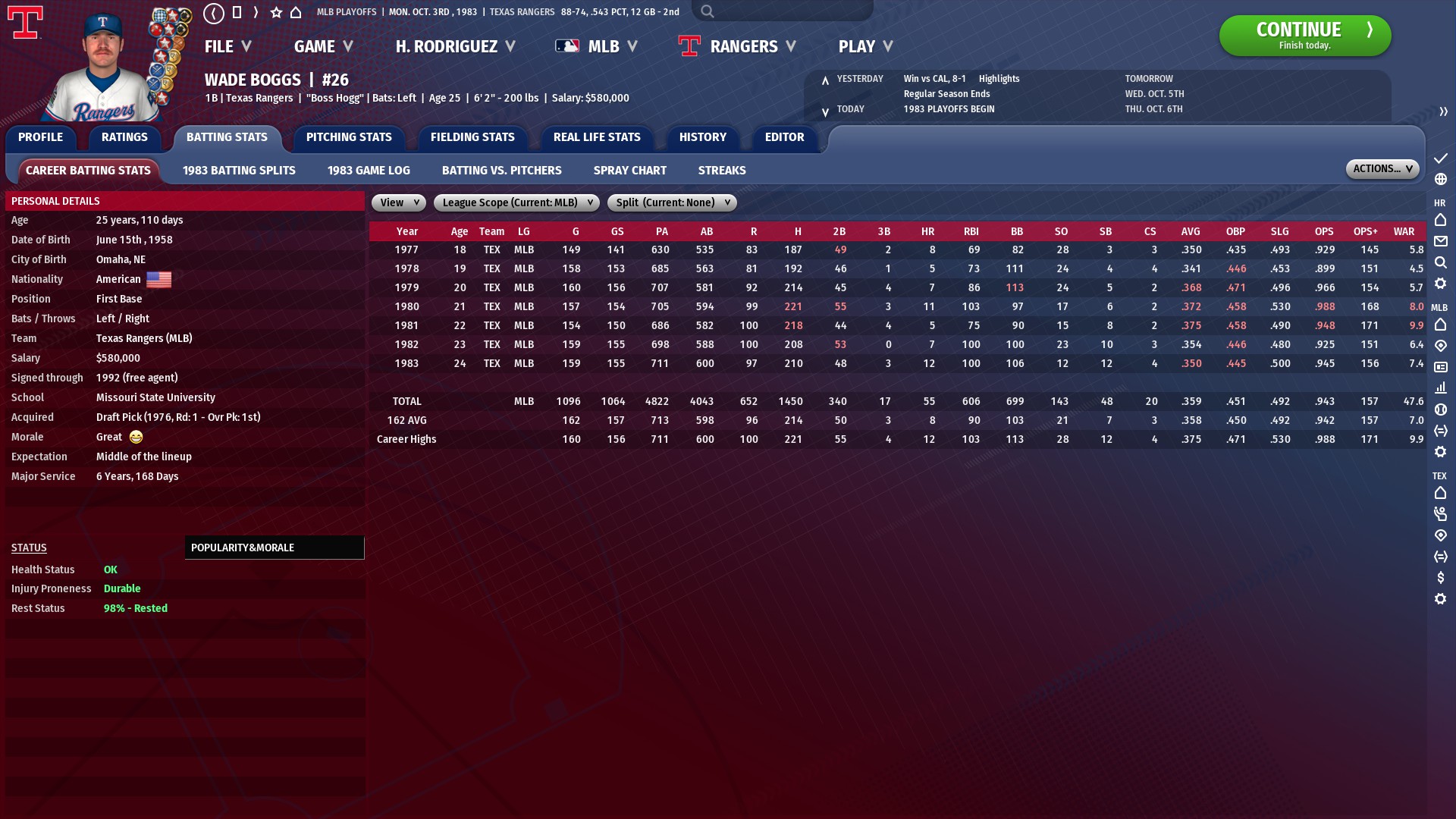Open the Split dropdown currently set to None

[671, 202]
